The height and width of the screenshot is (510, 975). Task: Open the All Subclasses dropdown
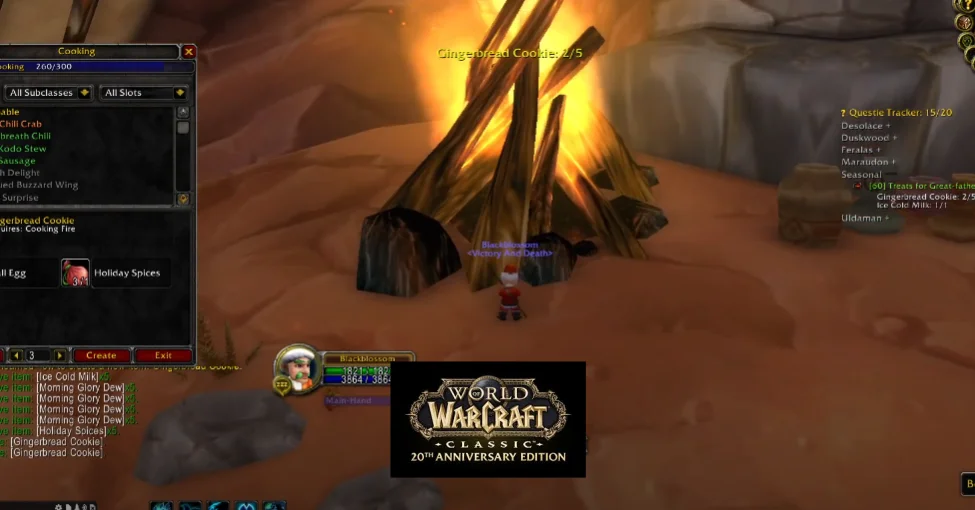pos(48,93)
